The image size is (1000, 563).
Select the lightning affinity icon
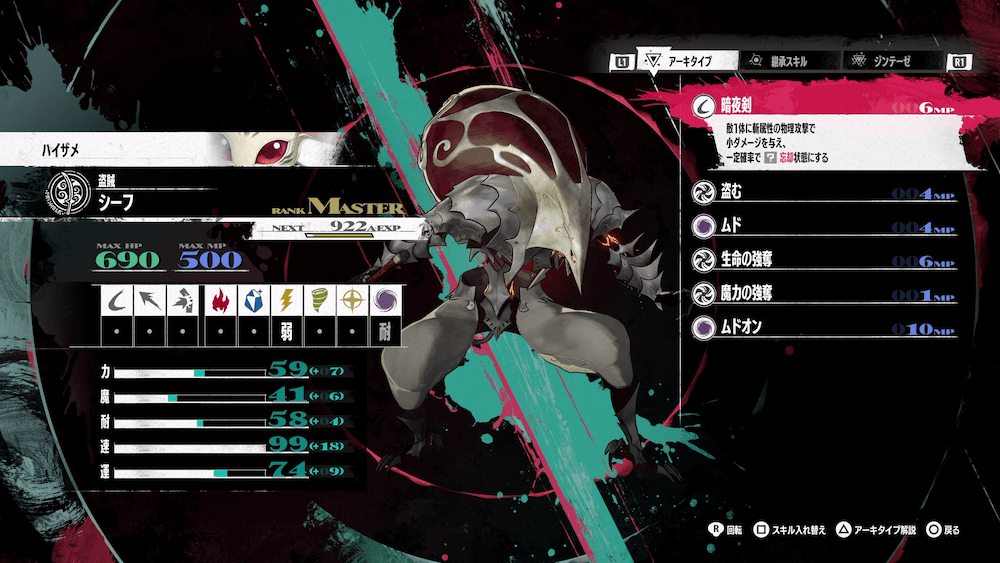287,300
